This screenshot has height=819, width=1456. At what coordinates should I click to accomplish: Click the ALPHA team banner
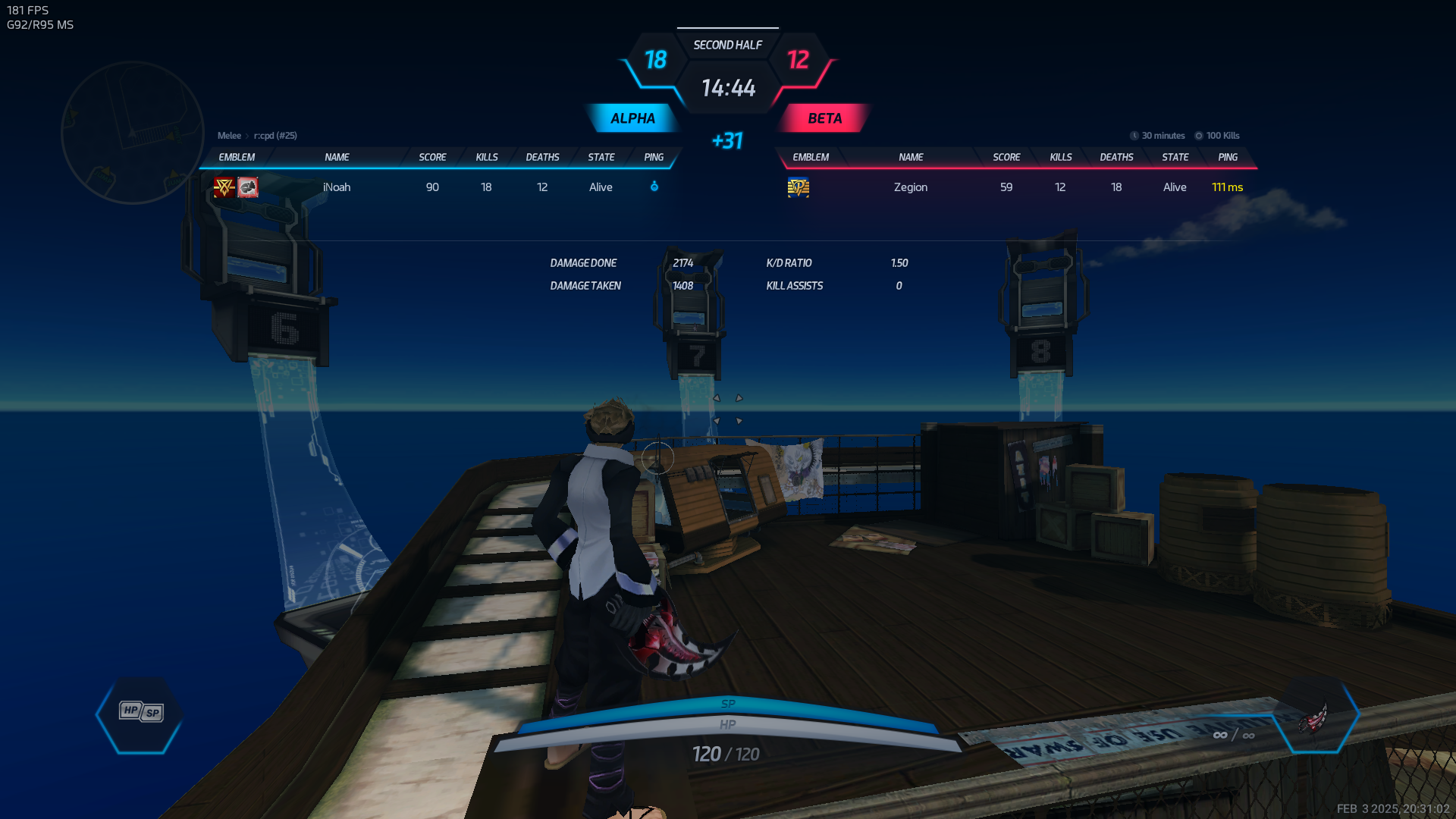tap(632, 118)
